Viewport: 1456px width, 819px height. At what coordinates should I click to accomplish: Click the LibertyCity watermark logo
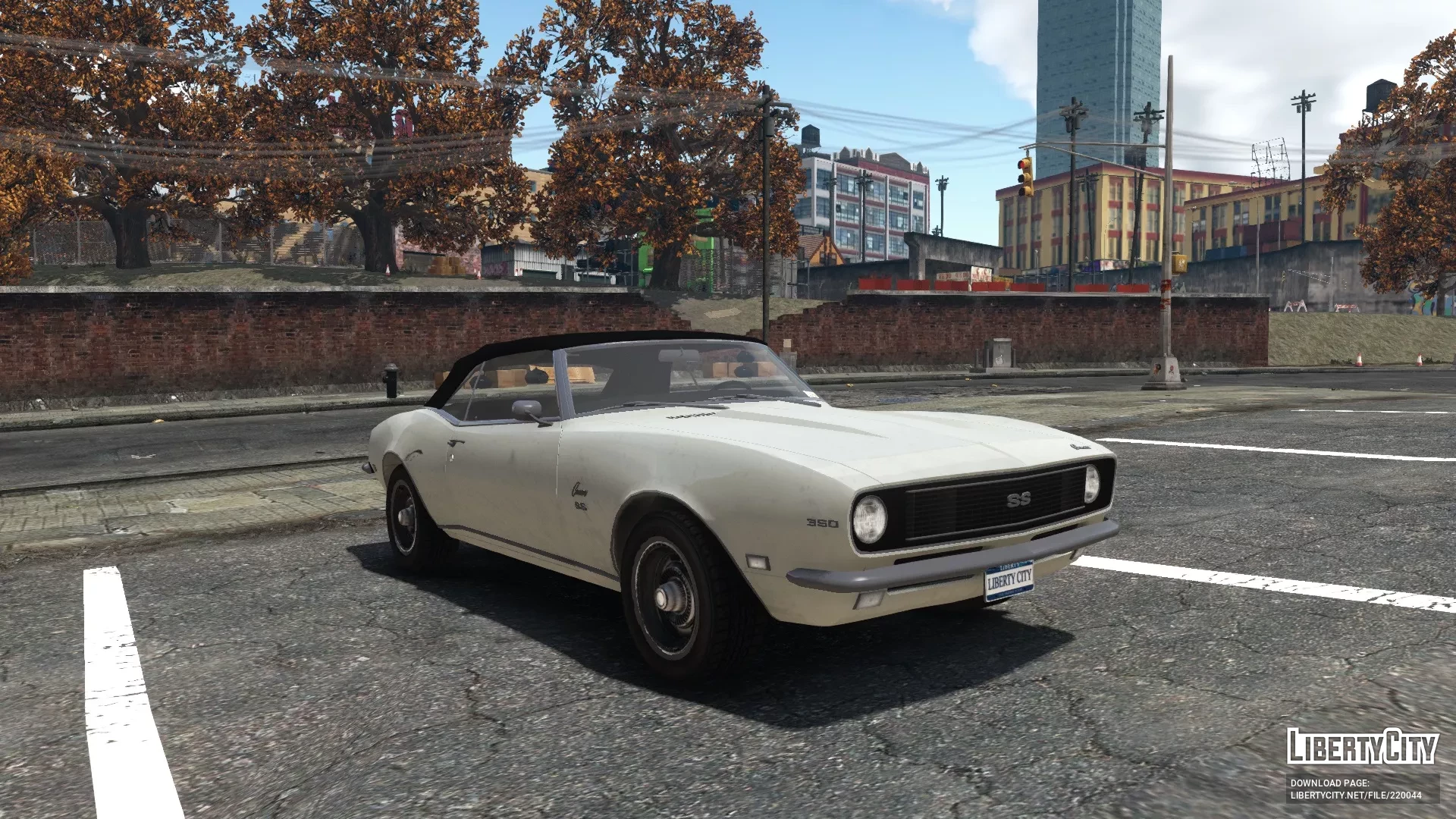(x=1362, y=746)
